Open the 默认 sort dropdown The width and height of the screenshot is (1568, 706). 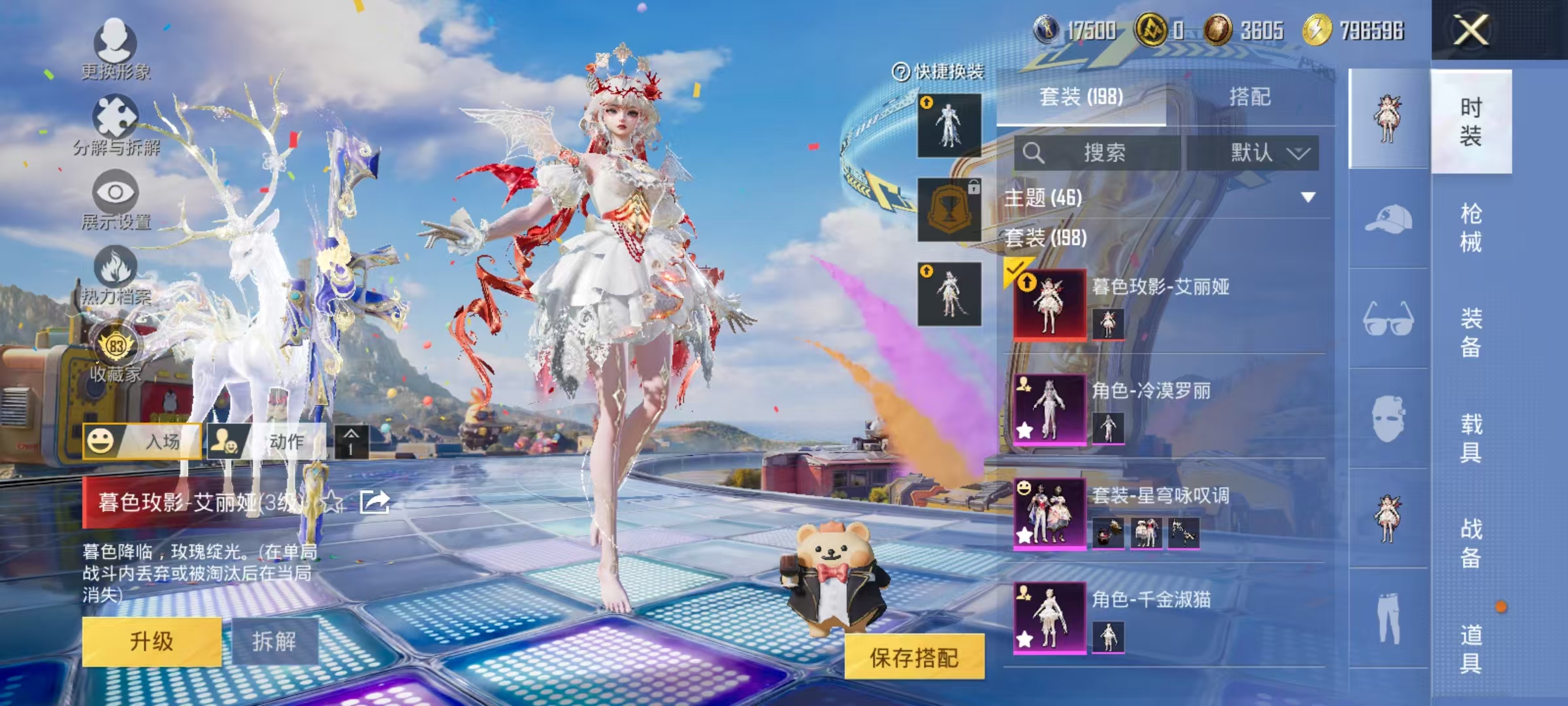coord(1254,152)
